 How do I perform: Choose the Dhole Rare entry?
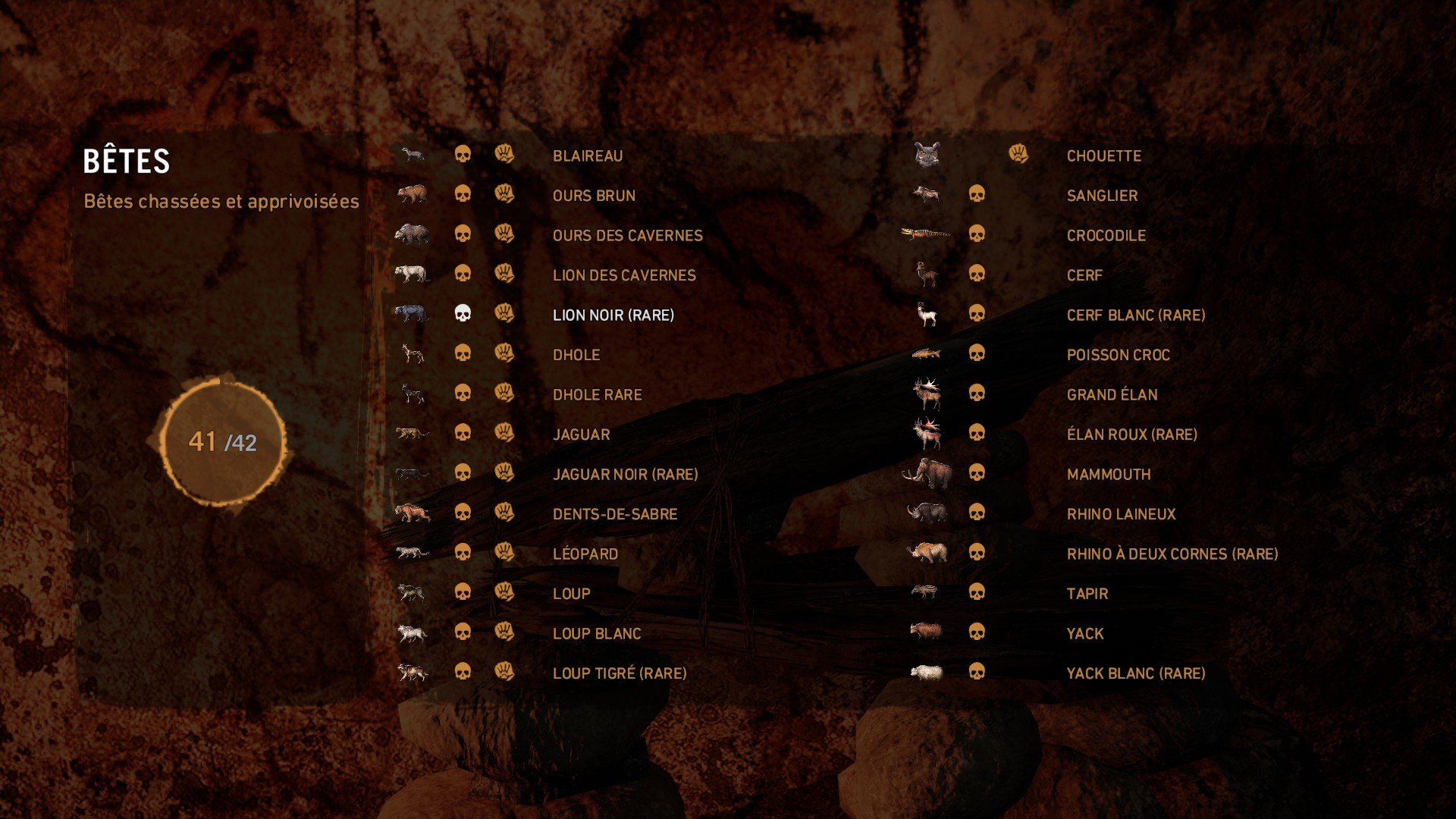tap(597, 394)
